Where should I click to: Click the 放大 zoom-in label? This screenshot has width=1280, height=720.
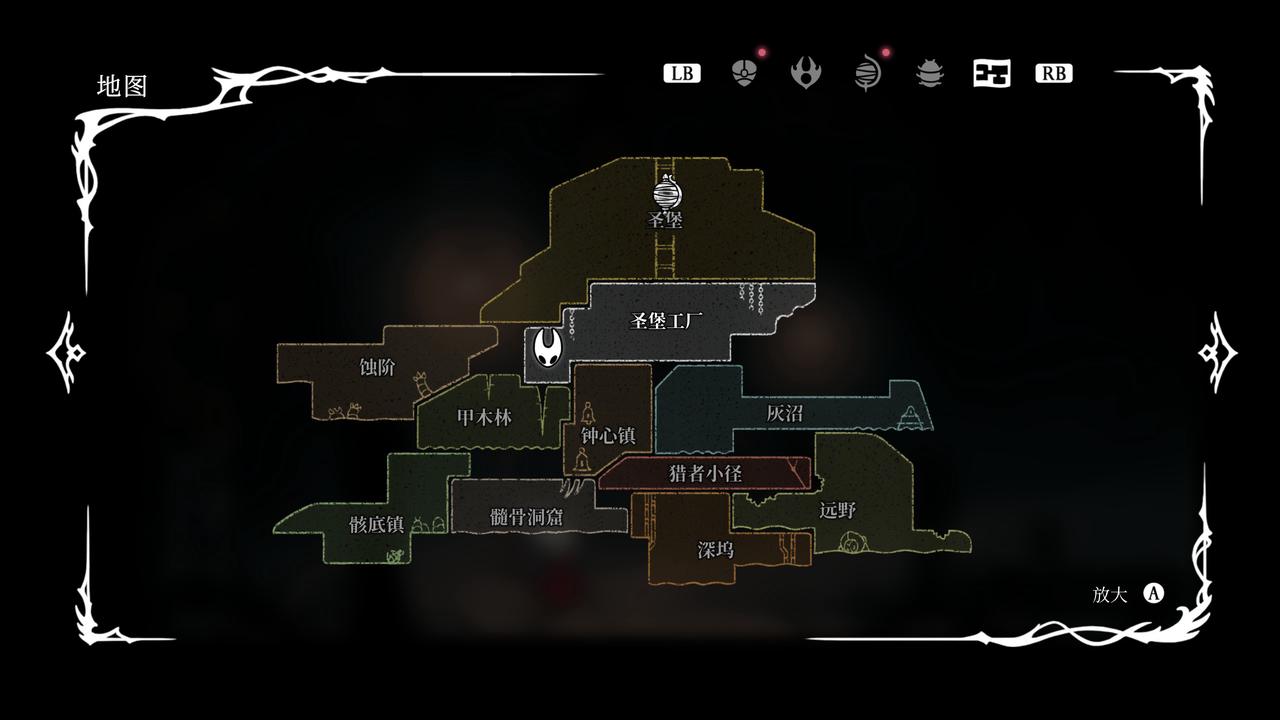[x=1110, y=594]
